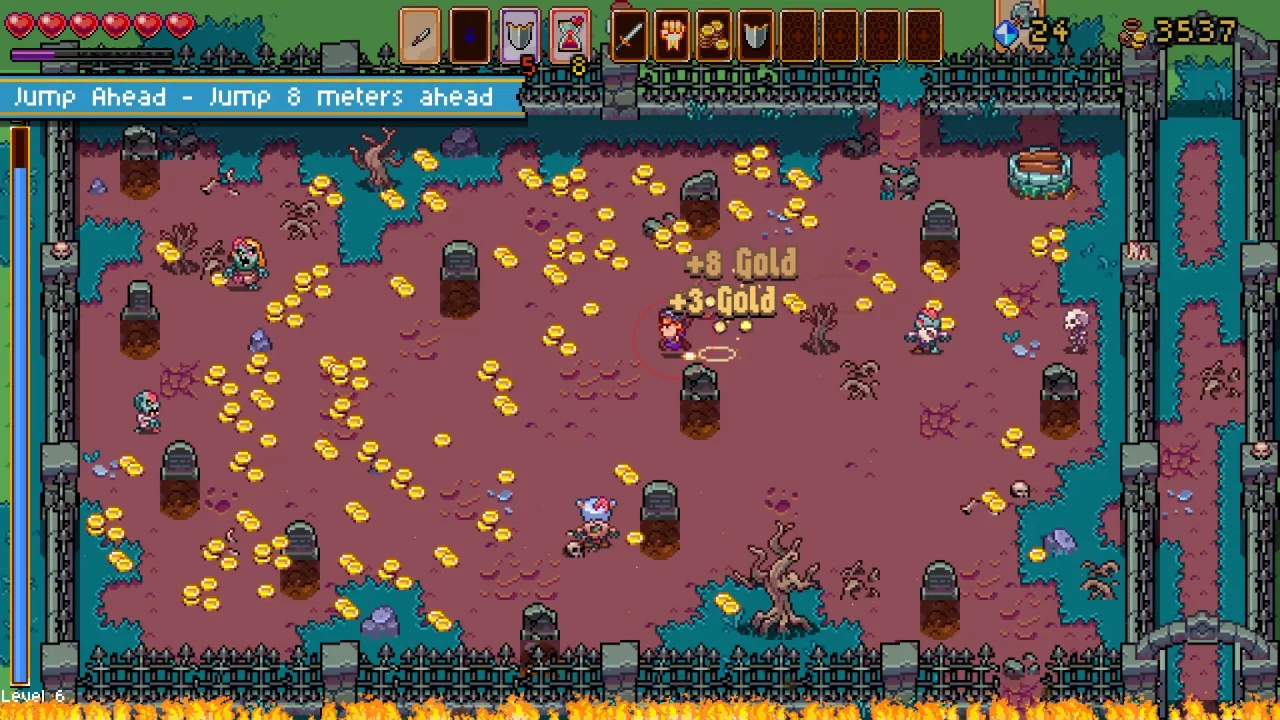Select the hourglass card showing 8 charges

(x=570, y=36)
